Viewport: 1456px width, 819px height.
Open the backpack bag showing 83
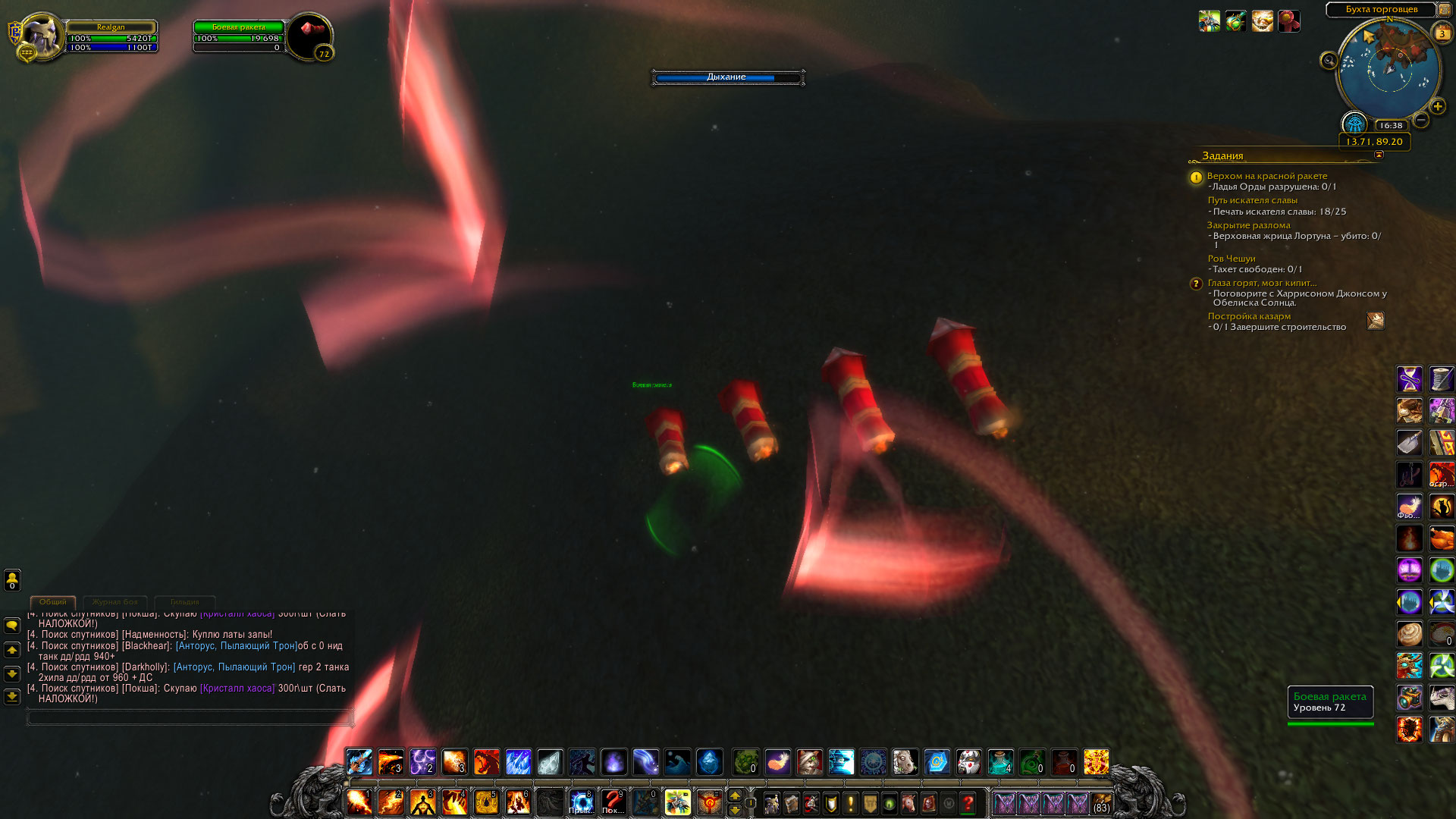[1101, 802]
